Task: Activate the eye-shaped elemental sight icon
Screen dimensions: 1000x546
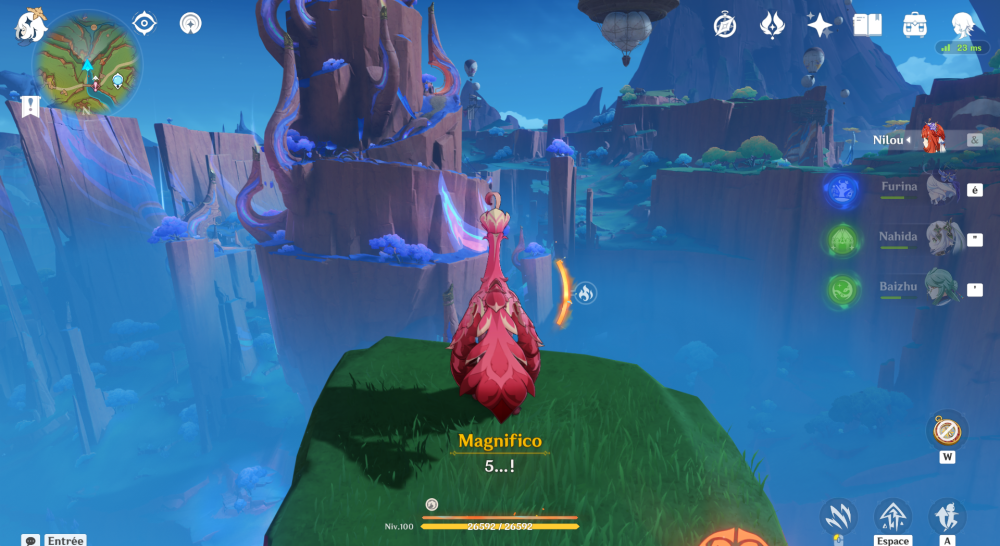Action: point(145,23)
